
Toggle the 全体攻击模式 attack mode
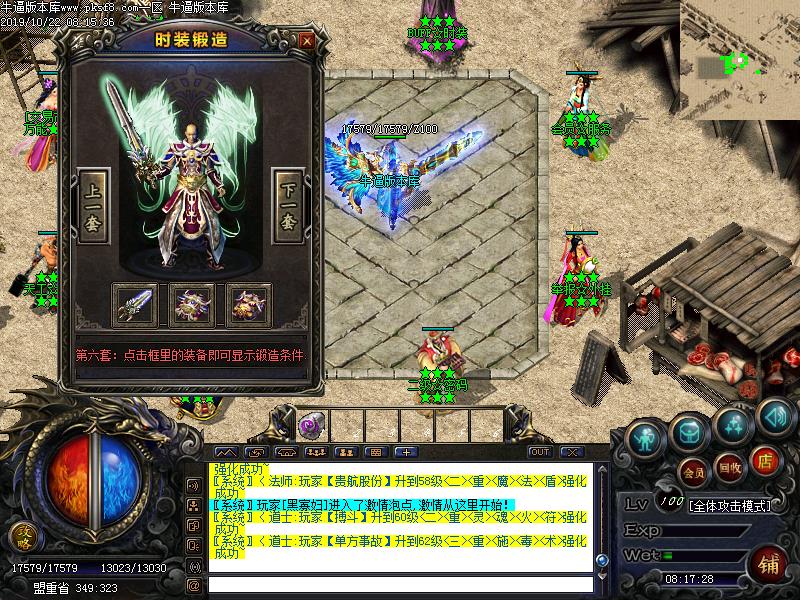pyautogui.click(x=730, y=506)
